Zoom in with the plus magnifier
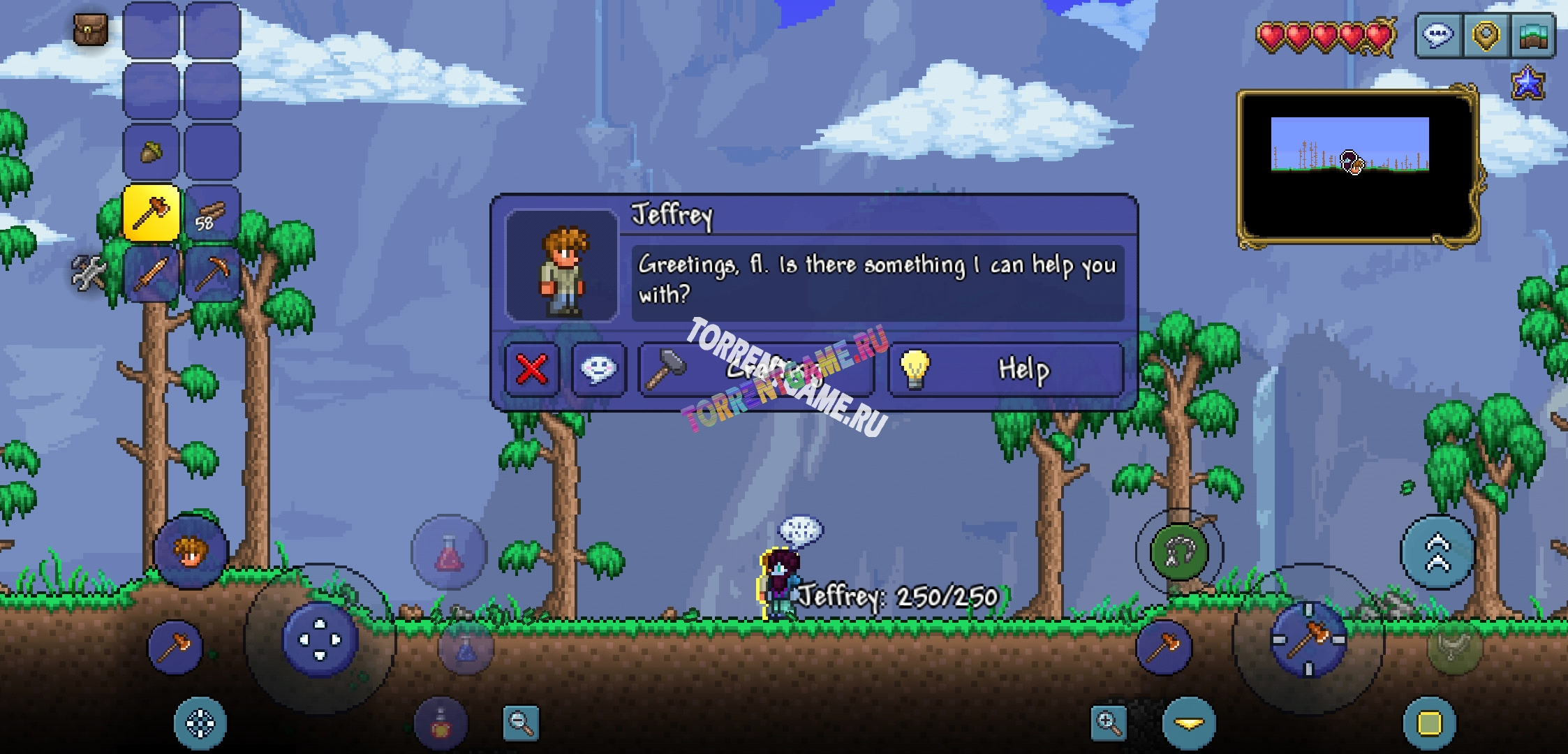The width and height of the screenshot is (1568, 754). [x=1109, y=723]
